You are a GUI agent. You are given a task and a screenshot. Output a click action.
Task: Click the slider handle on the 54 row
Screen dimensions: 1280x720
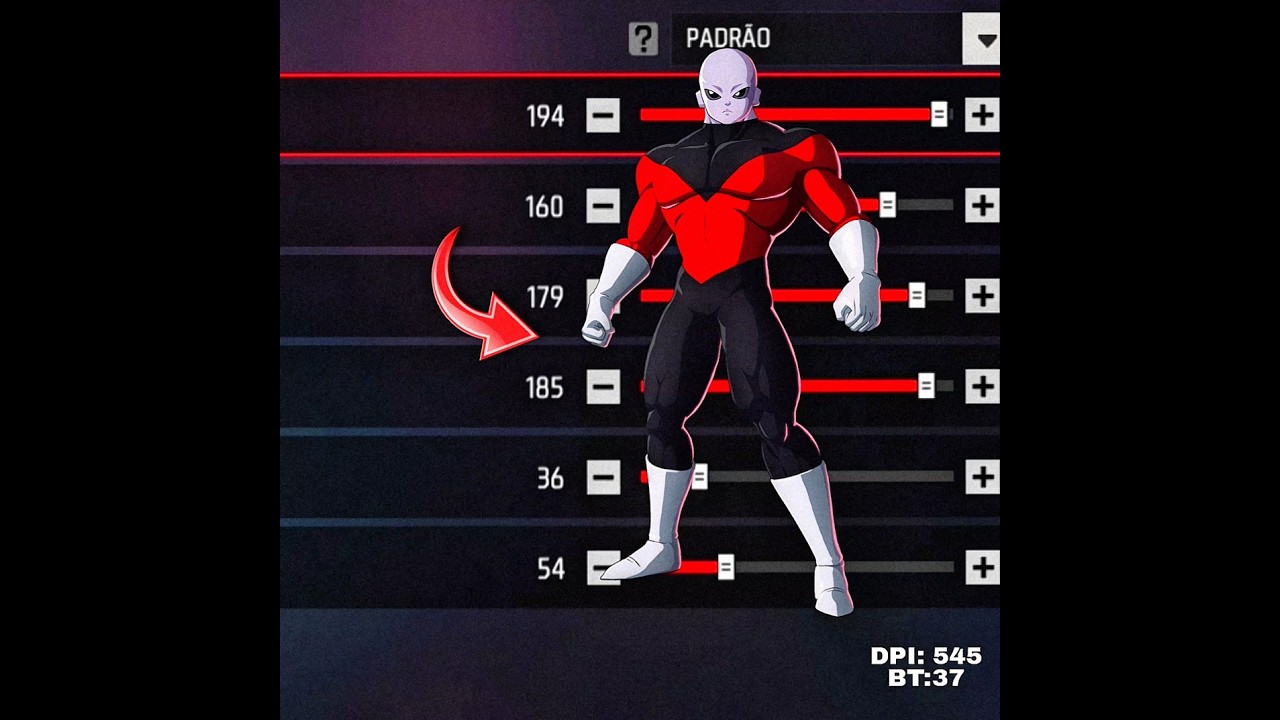coord(726,568)
